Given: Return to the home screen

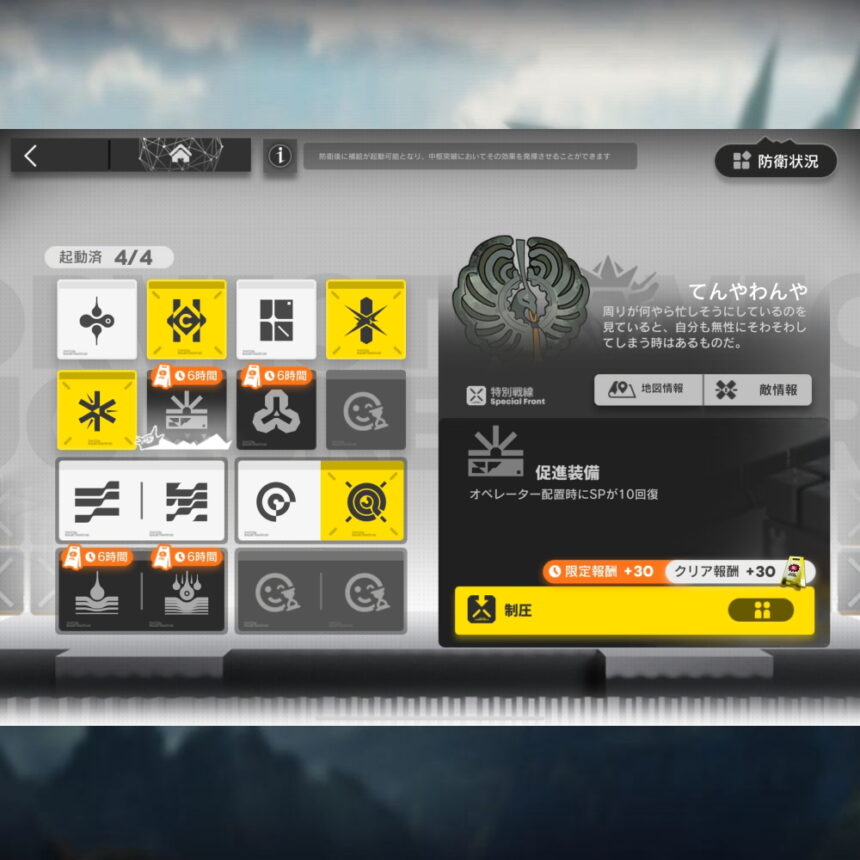Looking at the screenshot, I should (x=180, y=155).
